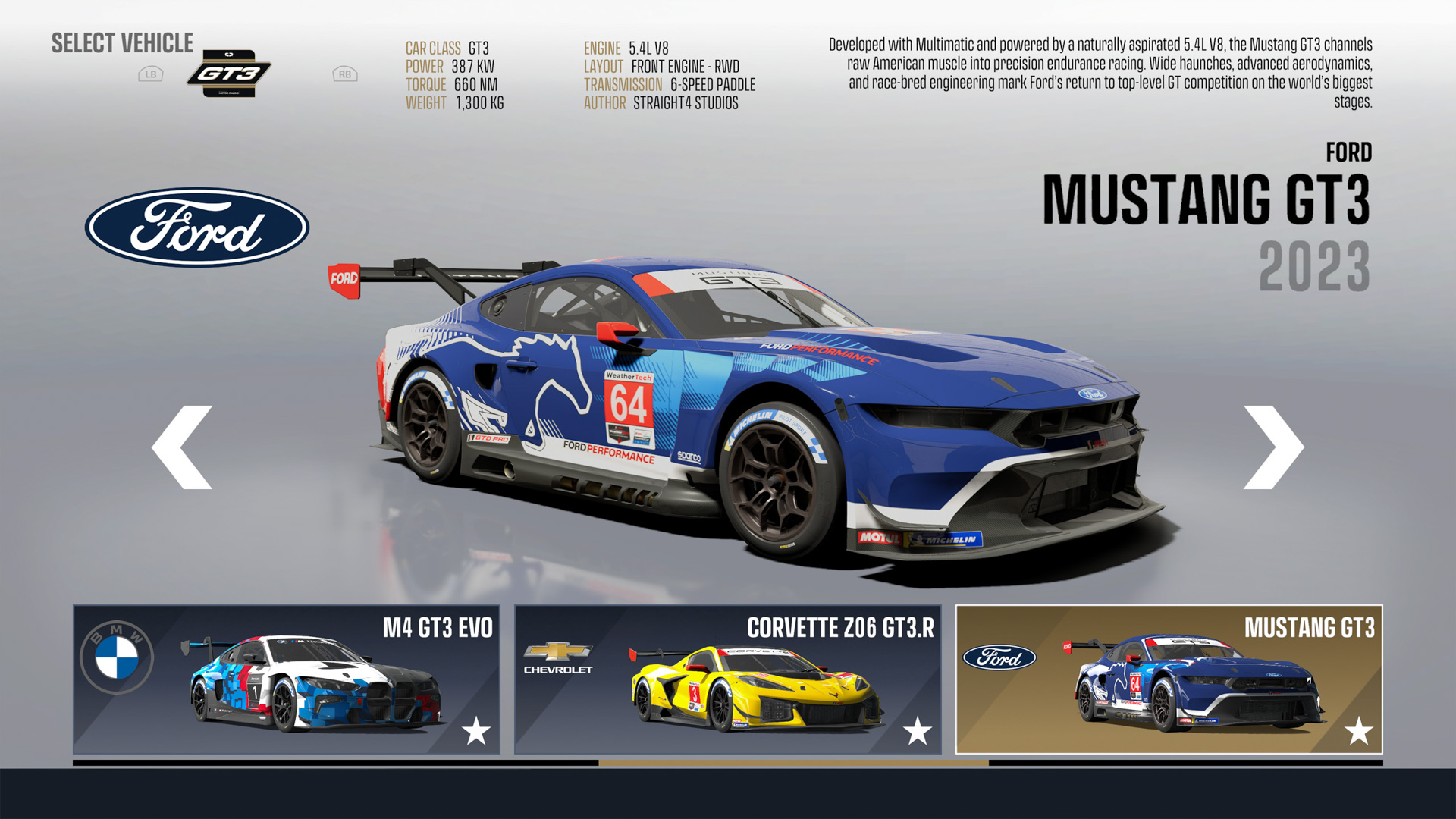Select the GT3 class badge near Select Vehicle
Screen dimensions: 1456x819
point(229,74)
